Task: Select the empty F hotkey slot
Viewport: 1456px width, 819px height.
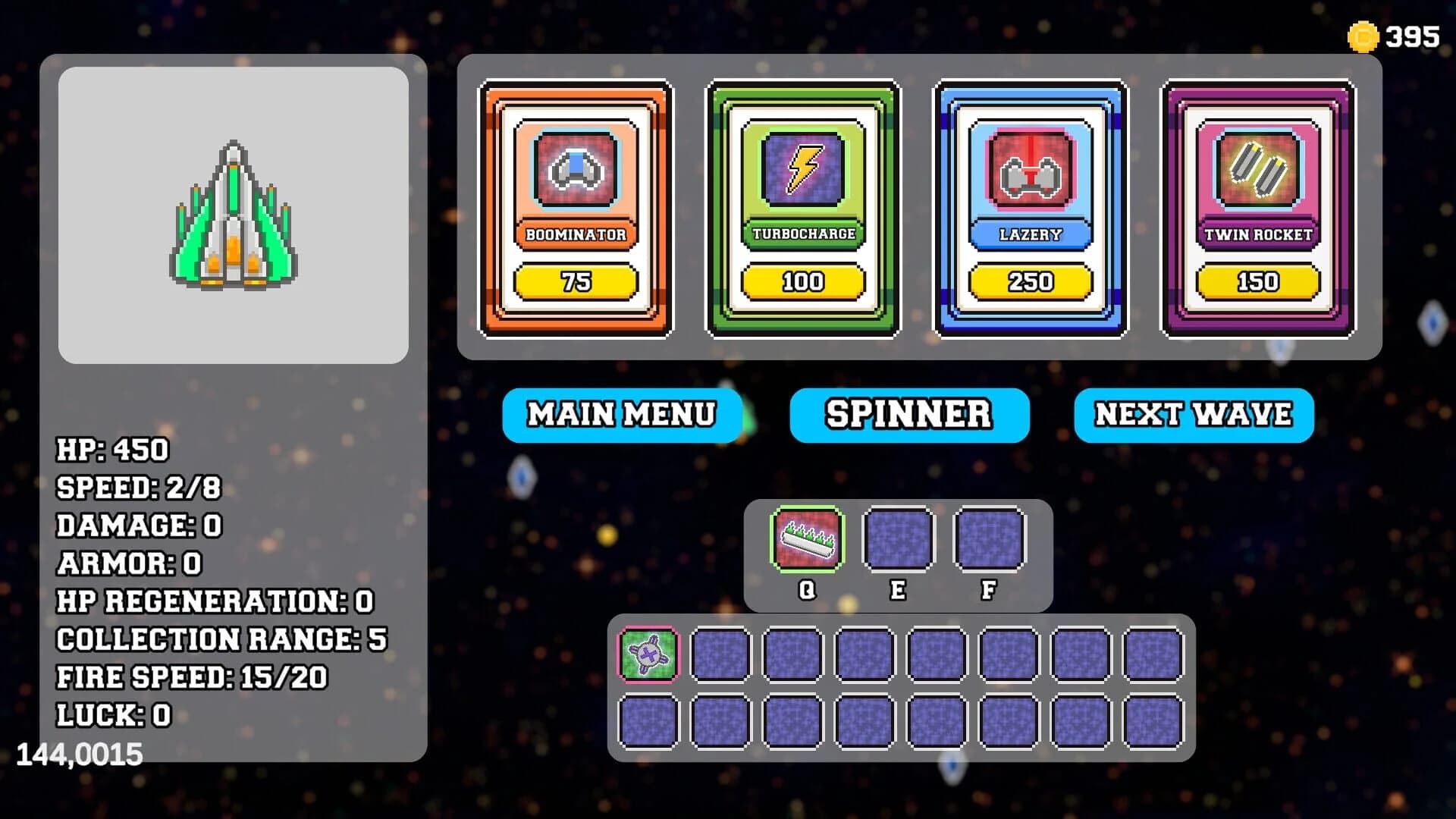Action: pyautogui.click(x=988, y=540)
